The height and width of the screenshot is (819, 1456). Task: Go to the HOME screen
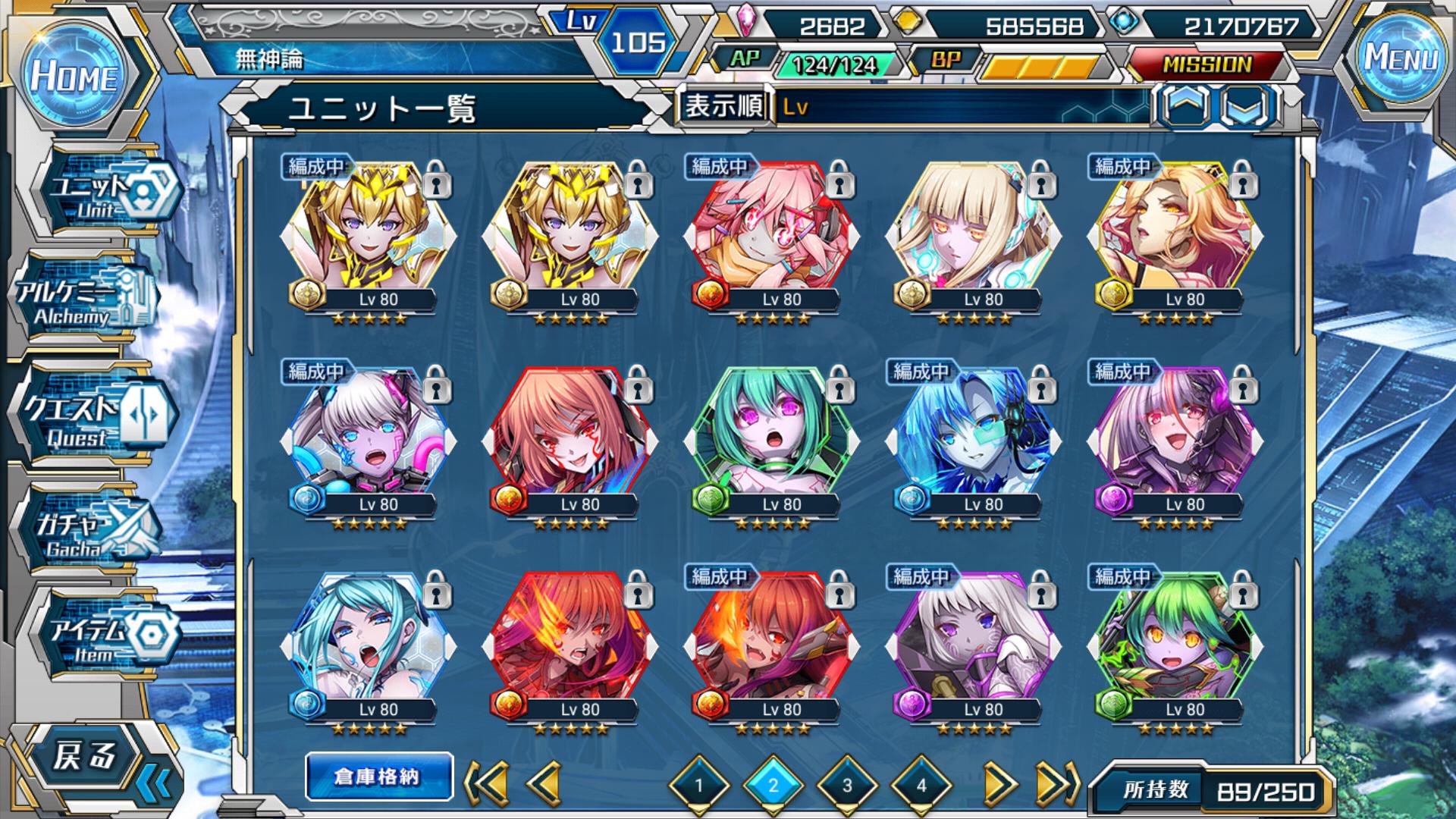(74, 77)
